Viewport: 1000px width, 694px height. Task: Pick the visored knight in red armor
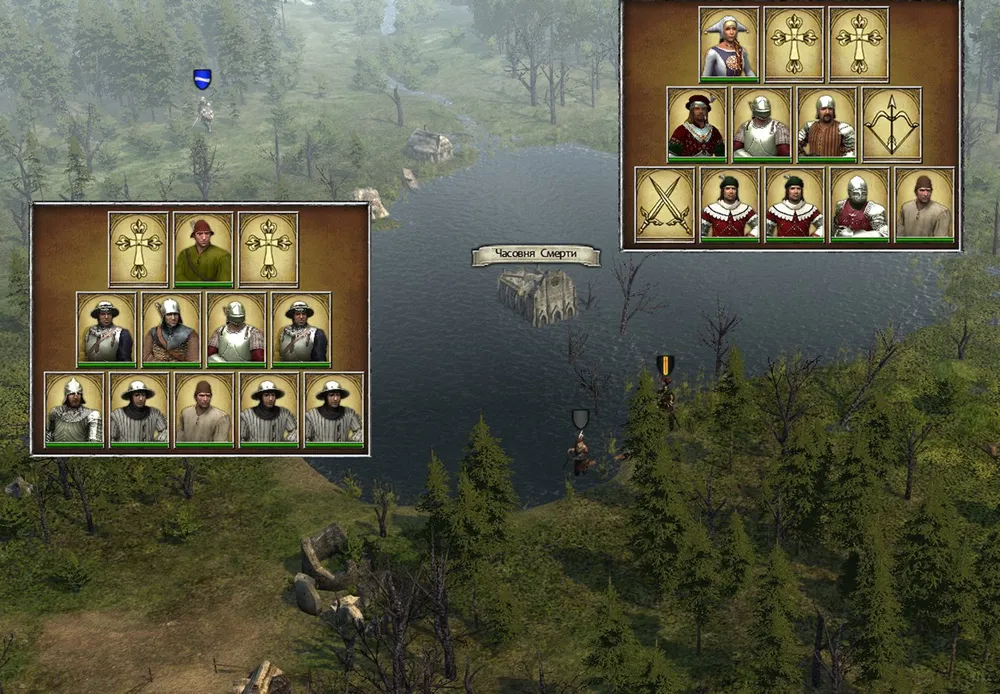tap(859, 205)
